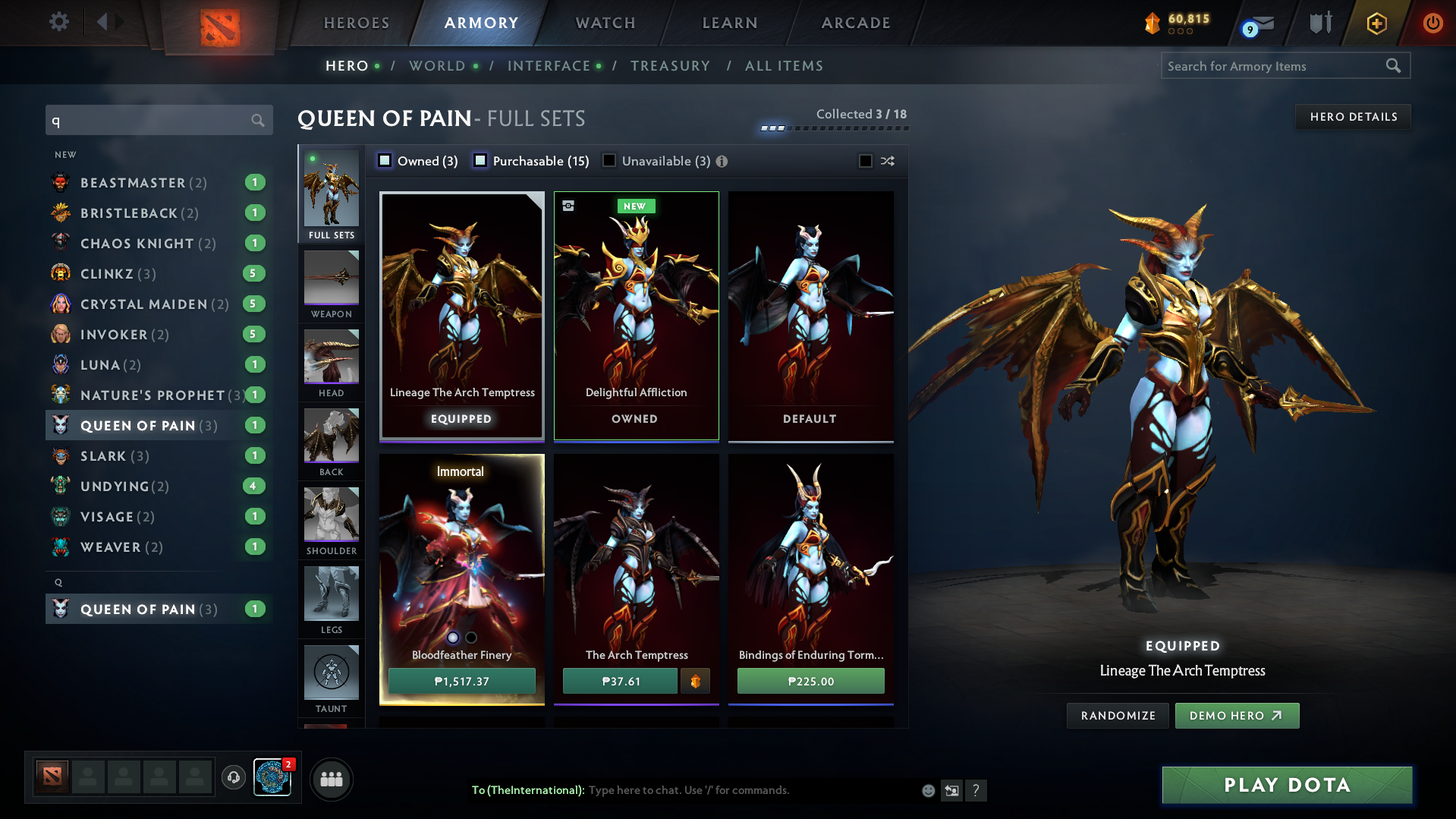
Task: Open the emoticon picker in chat
Action: coord(928,790)
